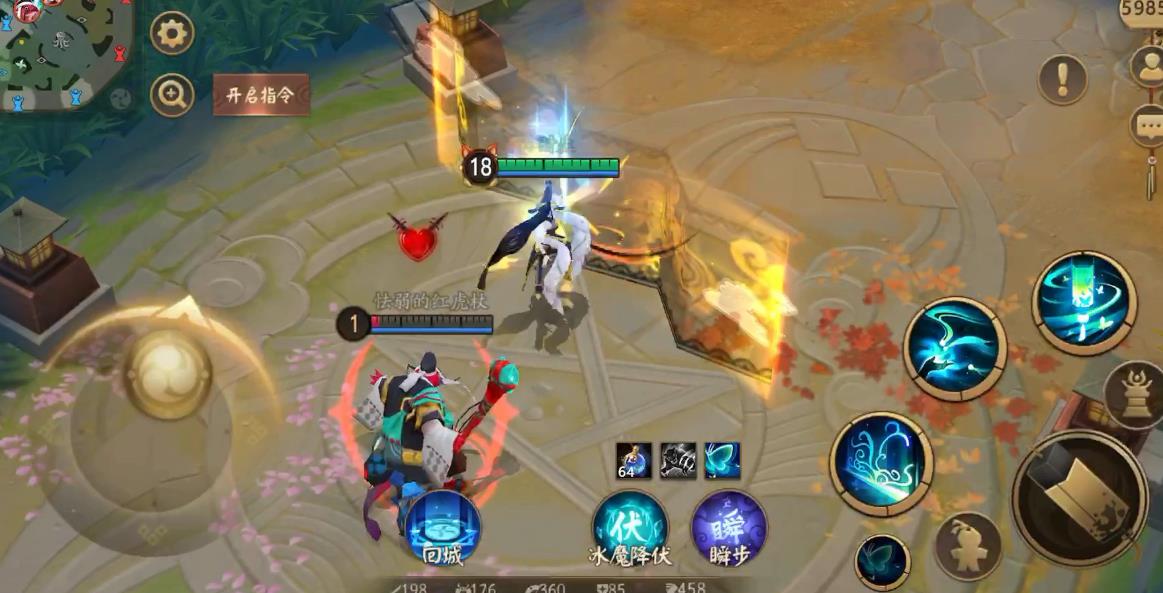Cast the swirling blue wind skill
1163x593 pixels.
click(955, 349)
